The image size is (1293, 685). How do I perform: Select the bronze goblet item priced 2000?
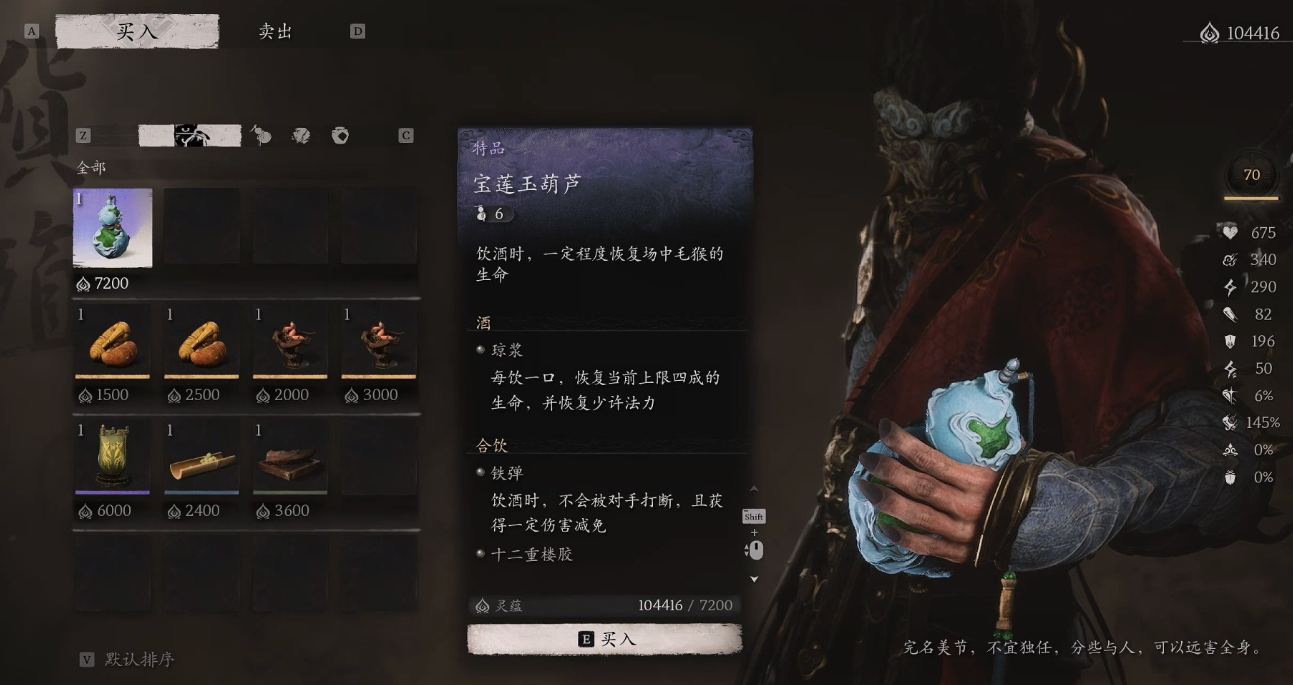tap(290, 341)
